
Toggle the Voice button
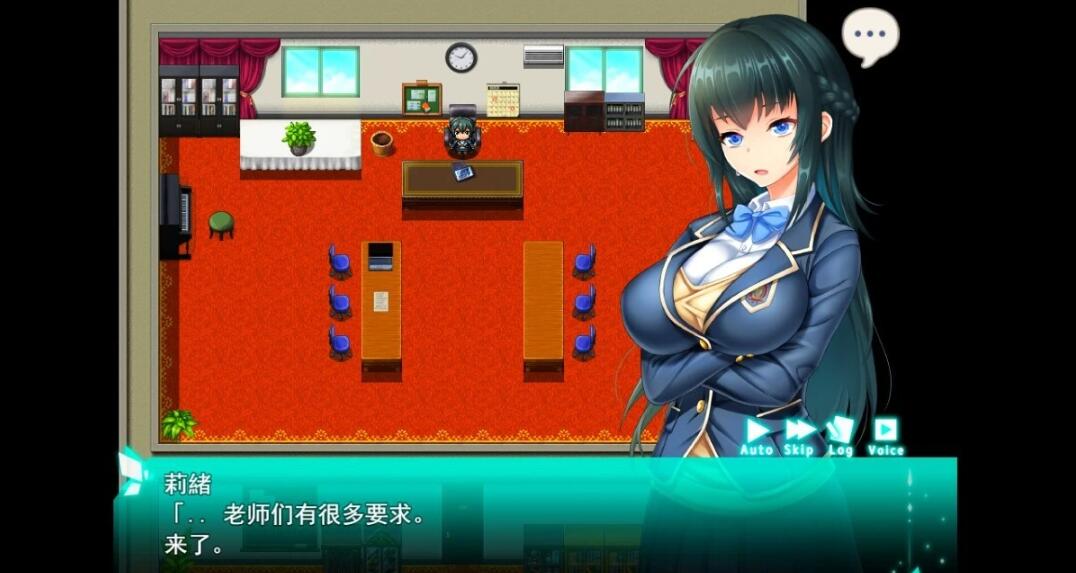click(885, 434)
